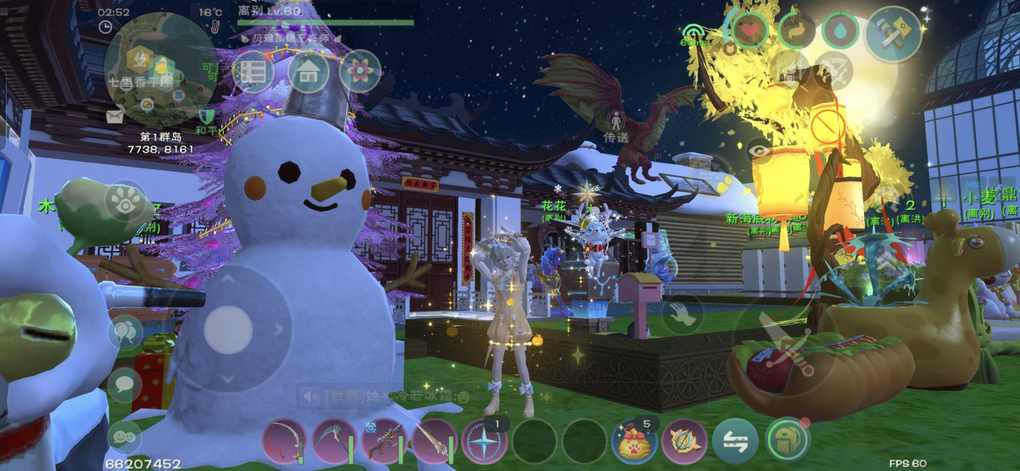Tap the hand interact button
This screenshot has height=471, width=1020.
click(x=681, y=314)
